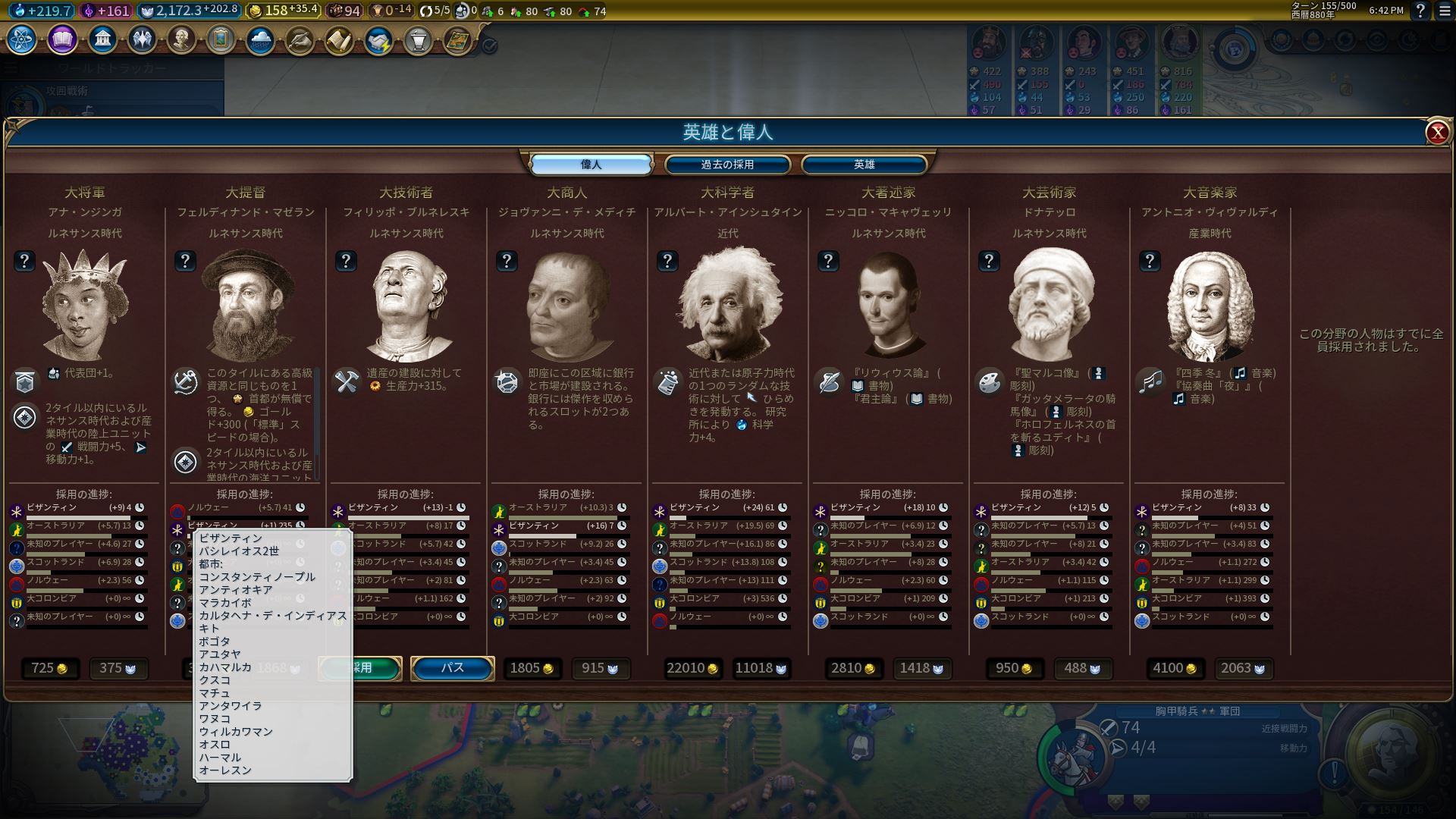1456x819 pixels.
Task: Switch to the 英雄 tab
Action: tap(864, 165)
